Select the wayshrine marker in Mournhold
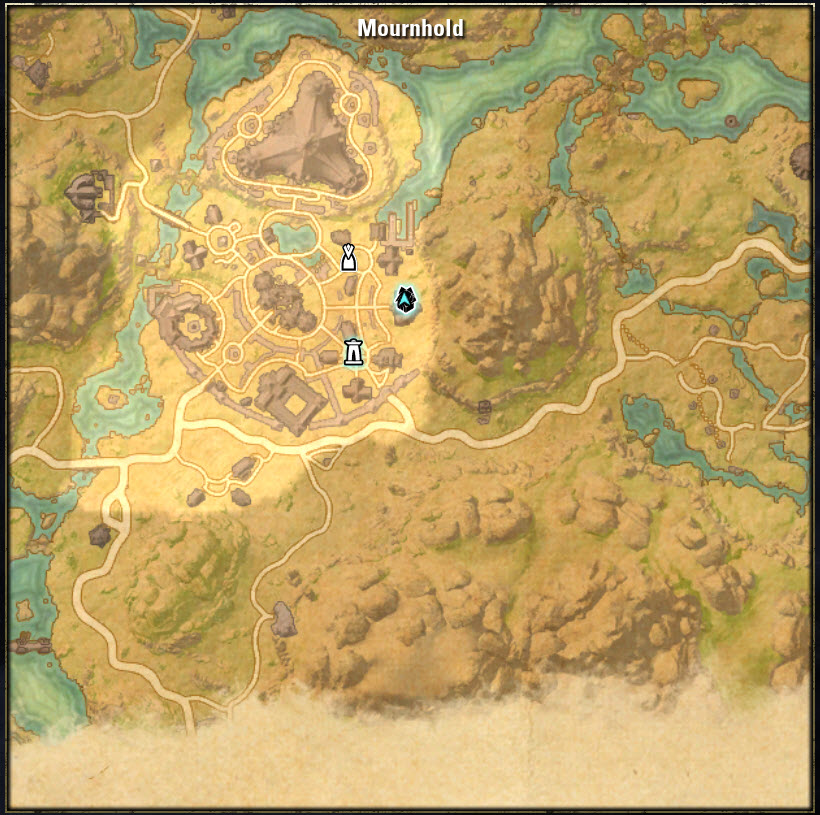Viewport: 820px width, 815px height. coord(353,352)
